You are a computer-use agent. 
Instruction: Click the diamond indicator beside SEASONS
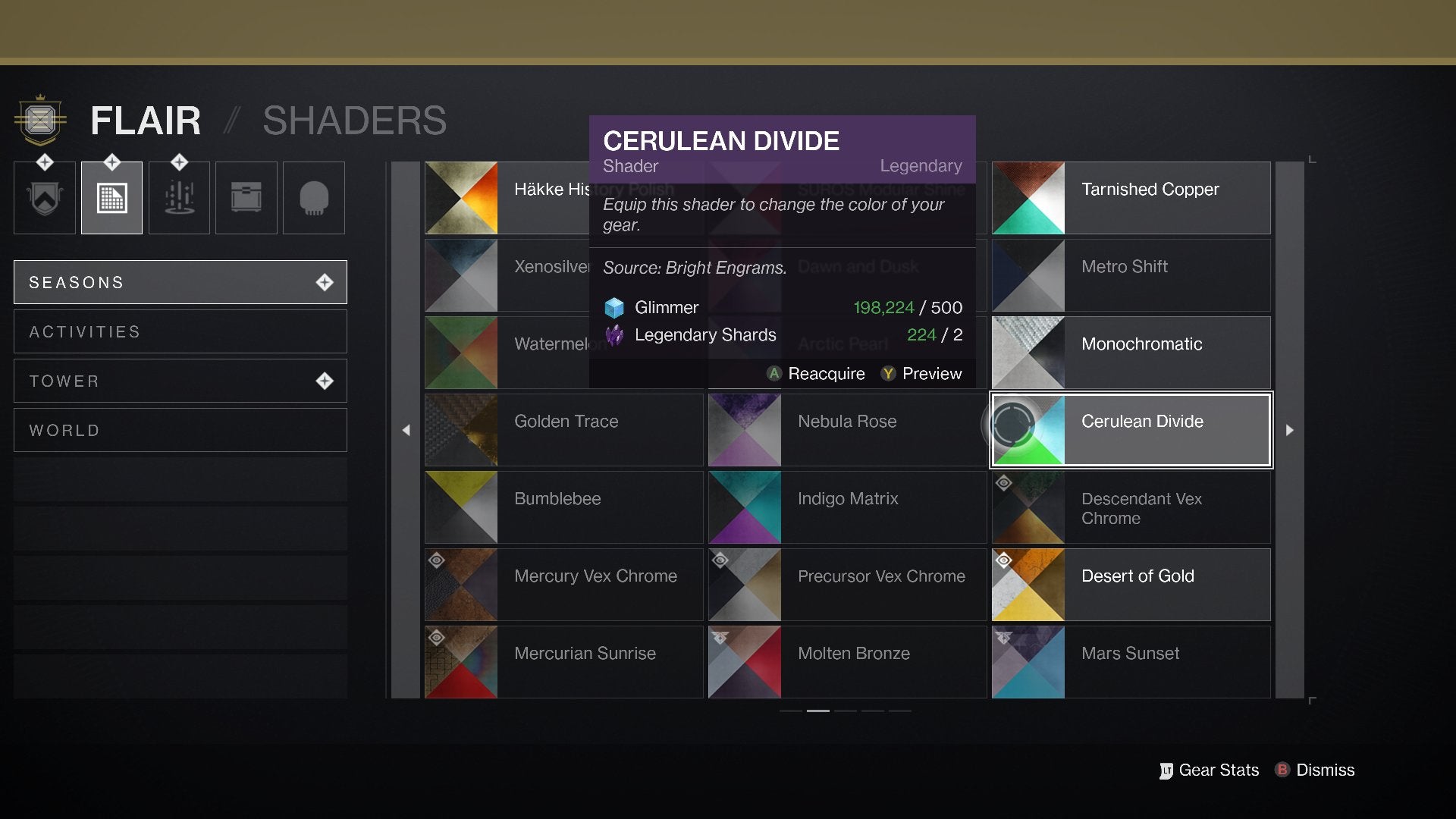pyautogui.click(x=325, y=281)
